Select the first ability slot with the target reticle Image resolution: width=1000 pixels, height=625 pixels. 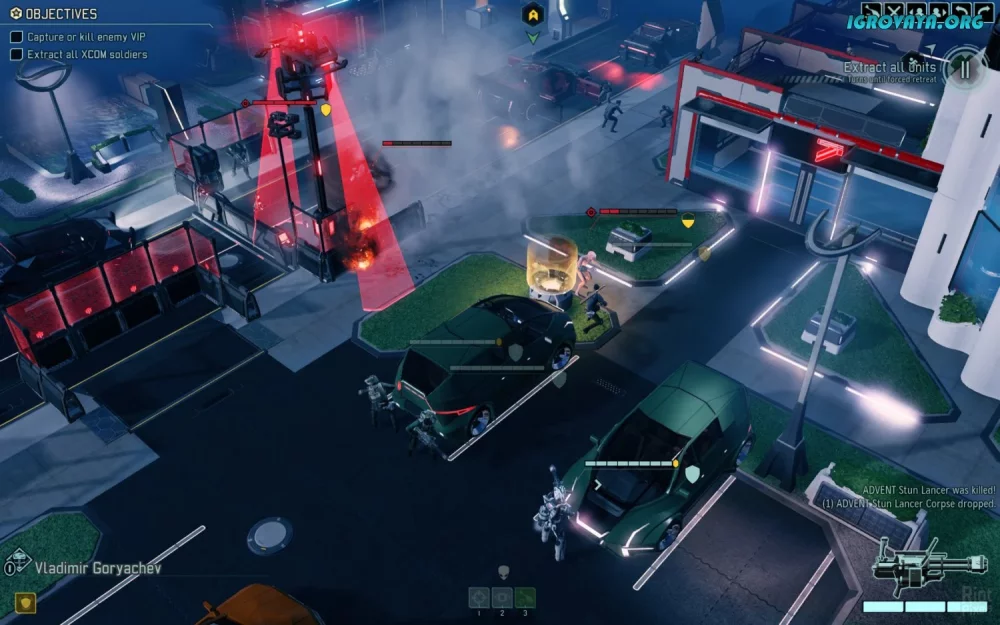point(479,597)
